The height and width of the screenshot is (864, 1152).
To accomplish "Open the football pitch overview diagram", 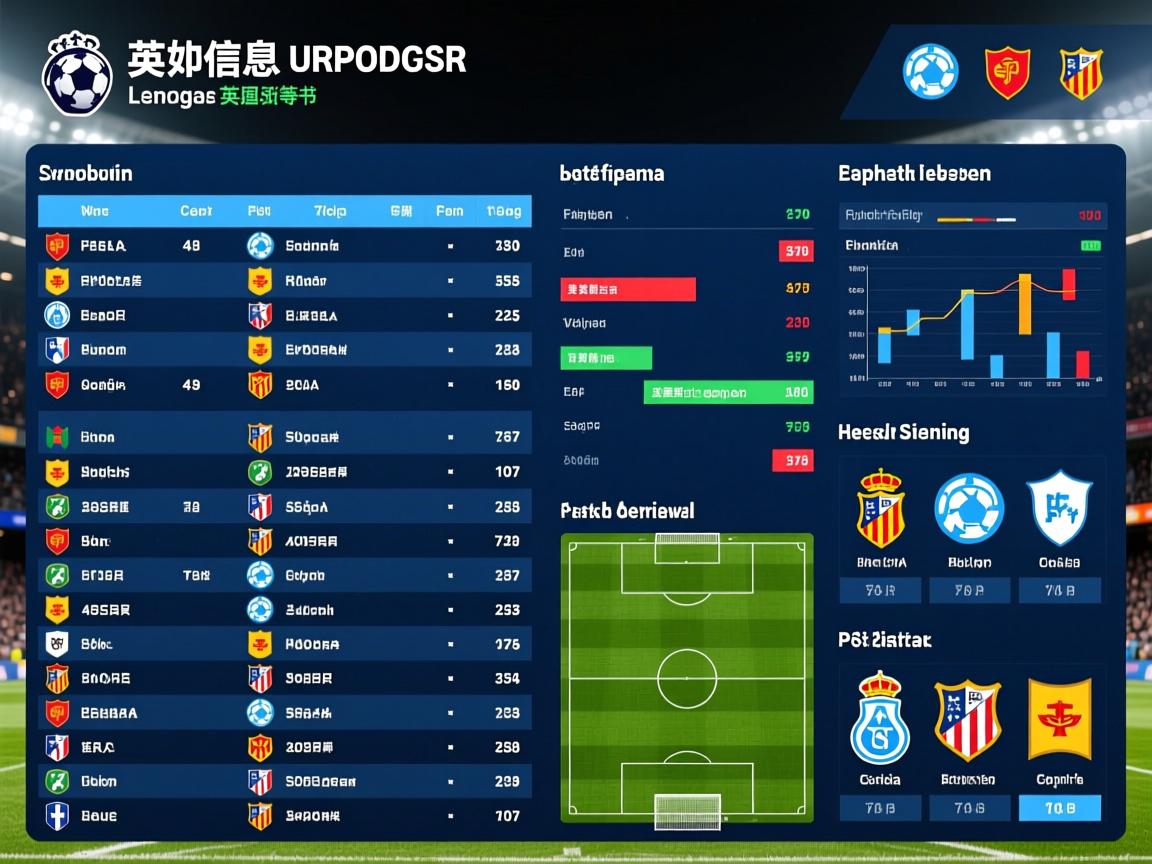I will click(x=687, y=682).
